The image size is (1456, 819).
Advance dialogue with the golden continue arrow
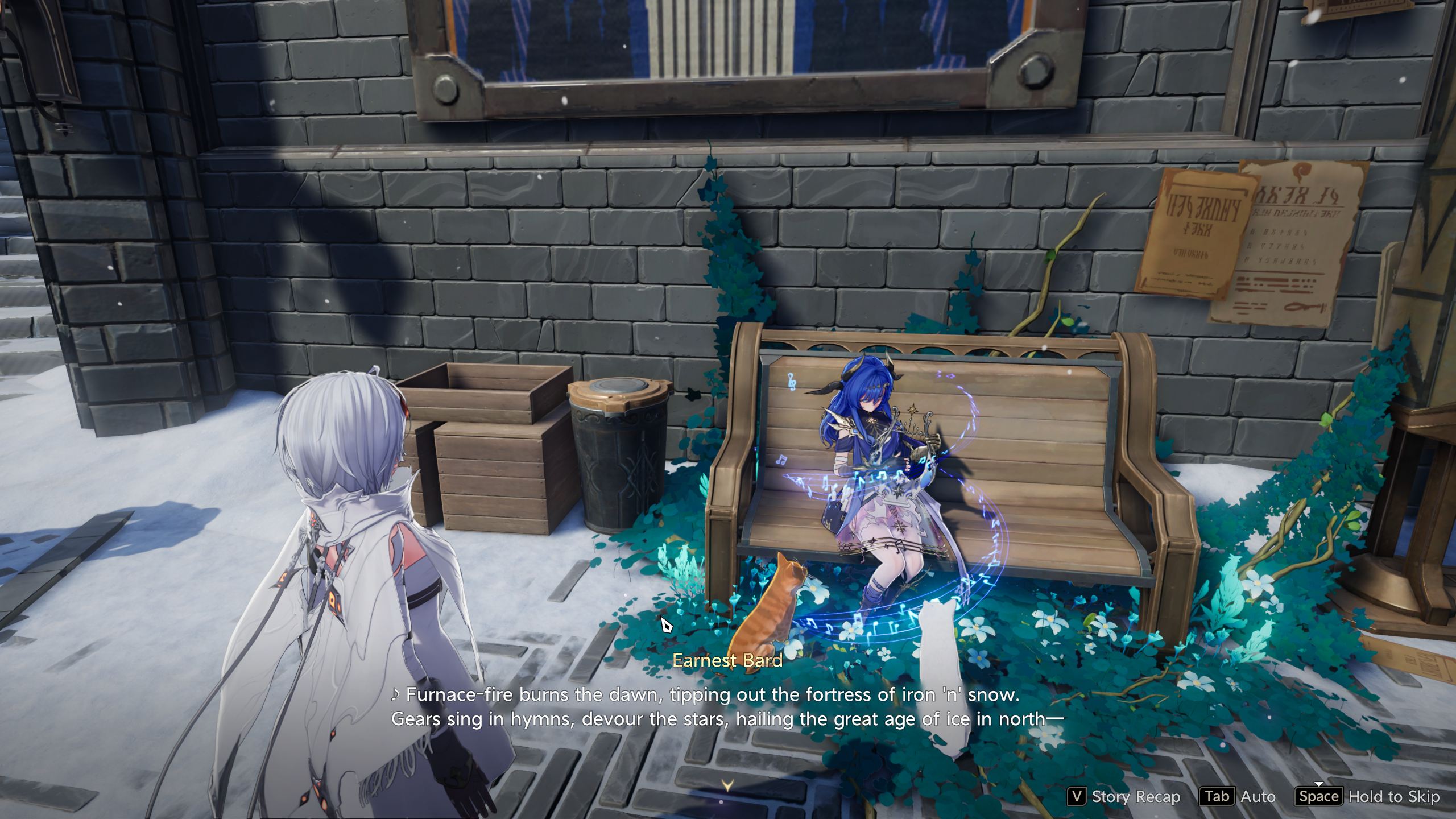(727, 785)
